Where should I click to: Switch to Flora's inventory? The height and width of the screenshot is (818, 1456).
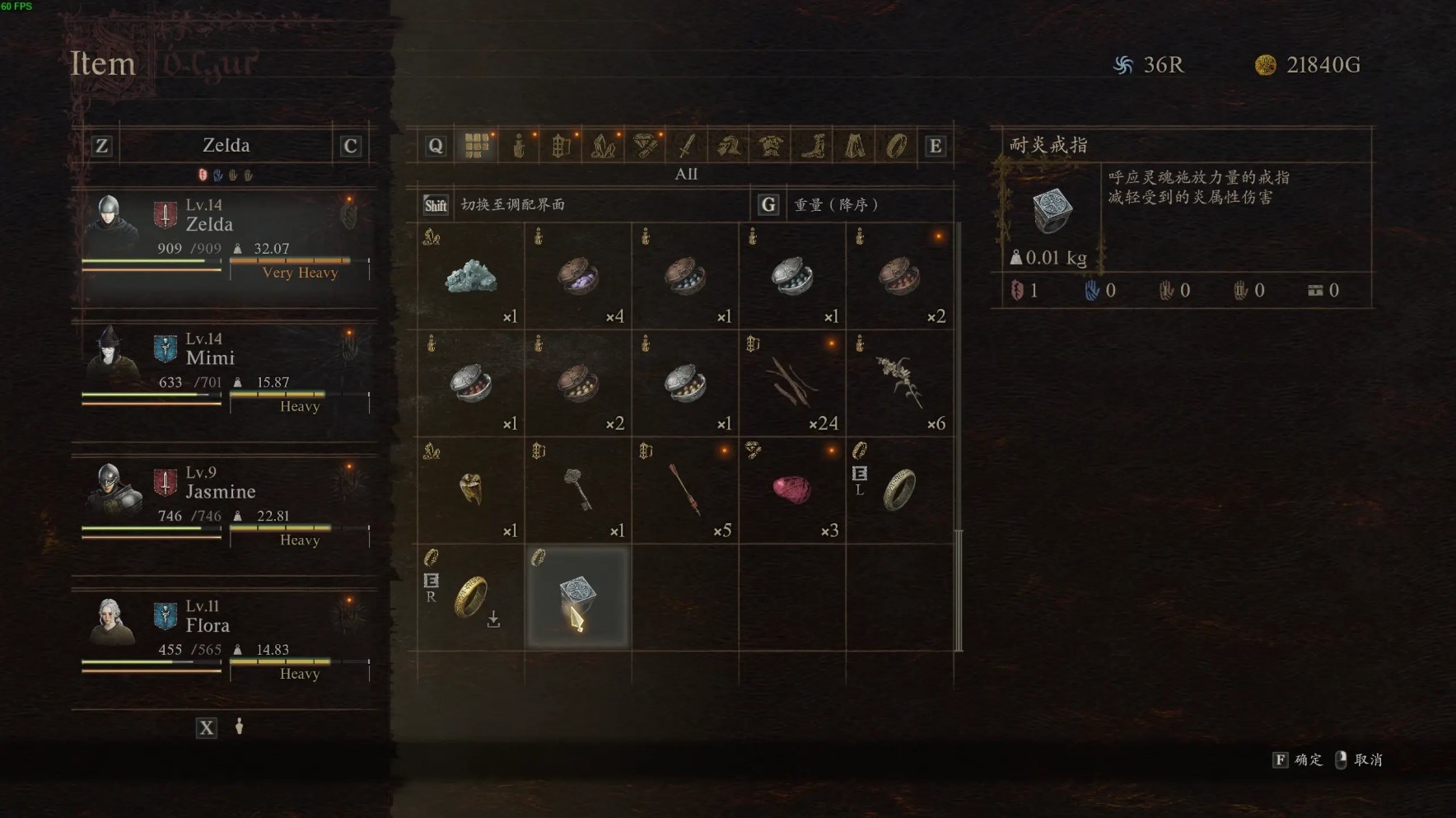224,640
